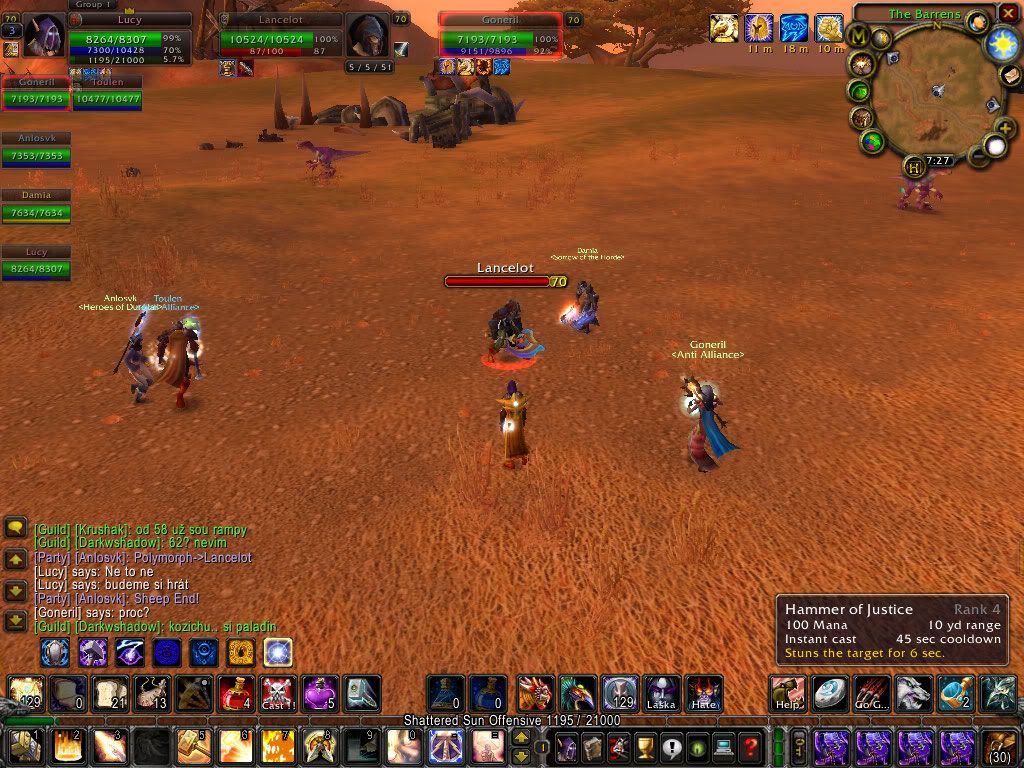Zoom in the minimap with plus button
The height and width of the screenshot is (768, 1024).
point(1003,129)
